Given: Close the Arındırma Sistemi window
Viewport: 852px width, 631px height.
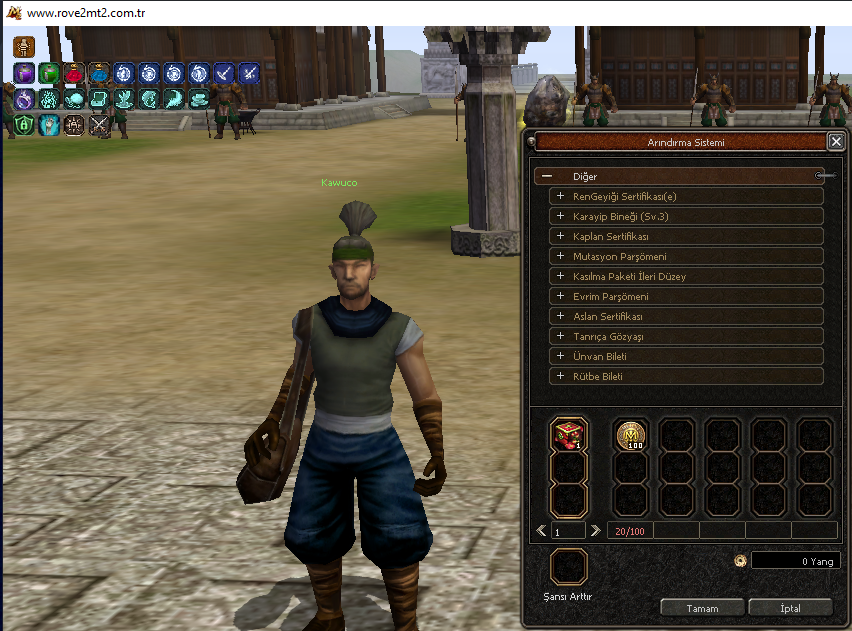Looking at the screenshot, I should [835, 142].
